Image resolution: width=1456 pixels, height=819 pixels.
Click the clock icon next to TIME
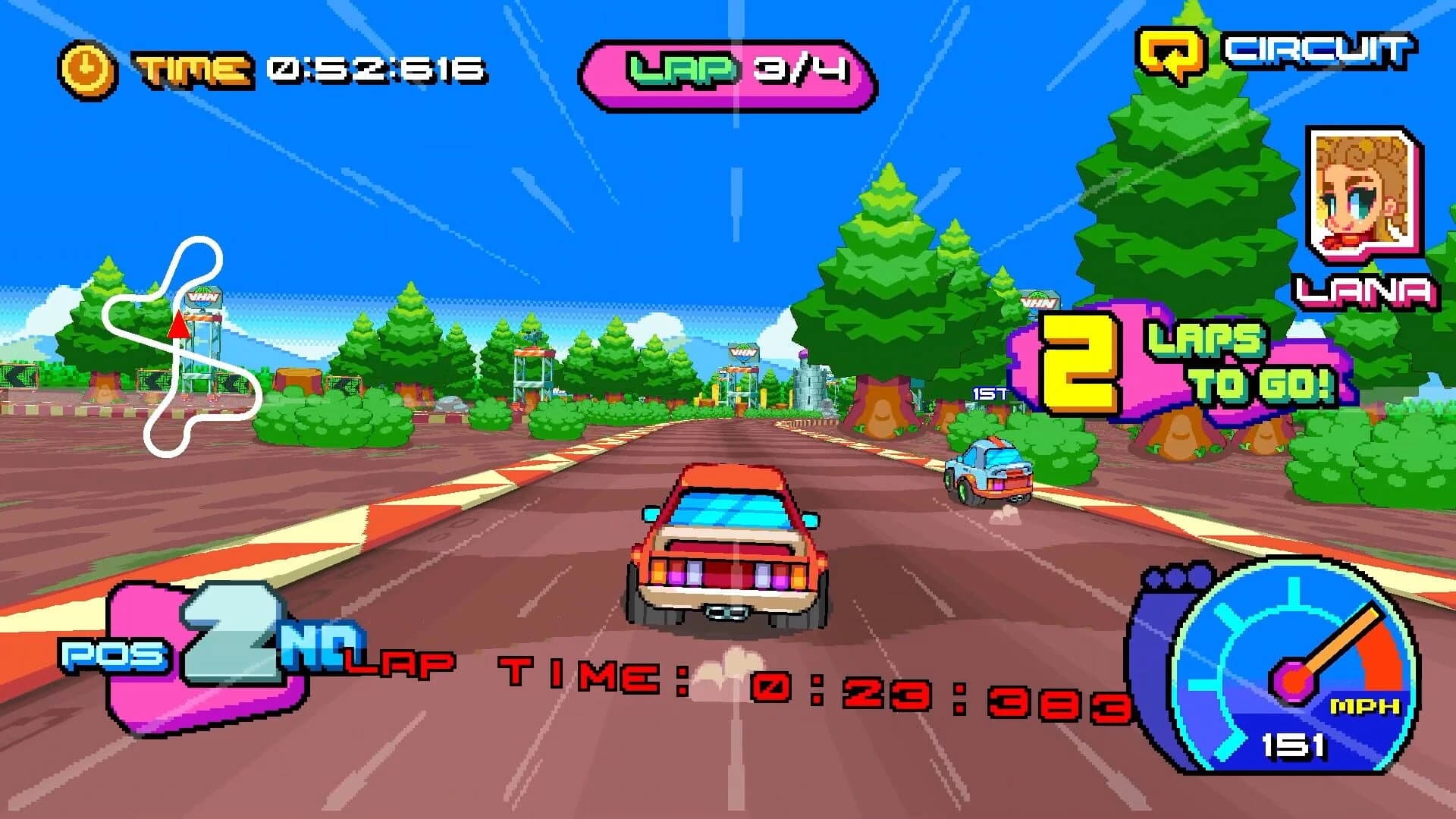86,69
